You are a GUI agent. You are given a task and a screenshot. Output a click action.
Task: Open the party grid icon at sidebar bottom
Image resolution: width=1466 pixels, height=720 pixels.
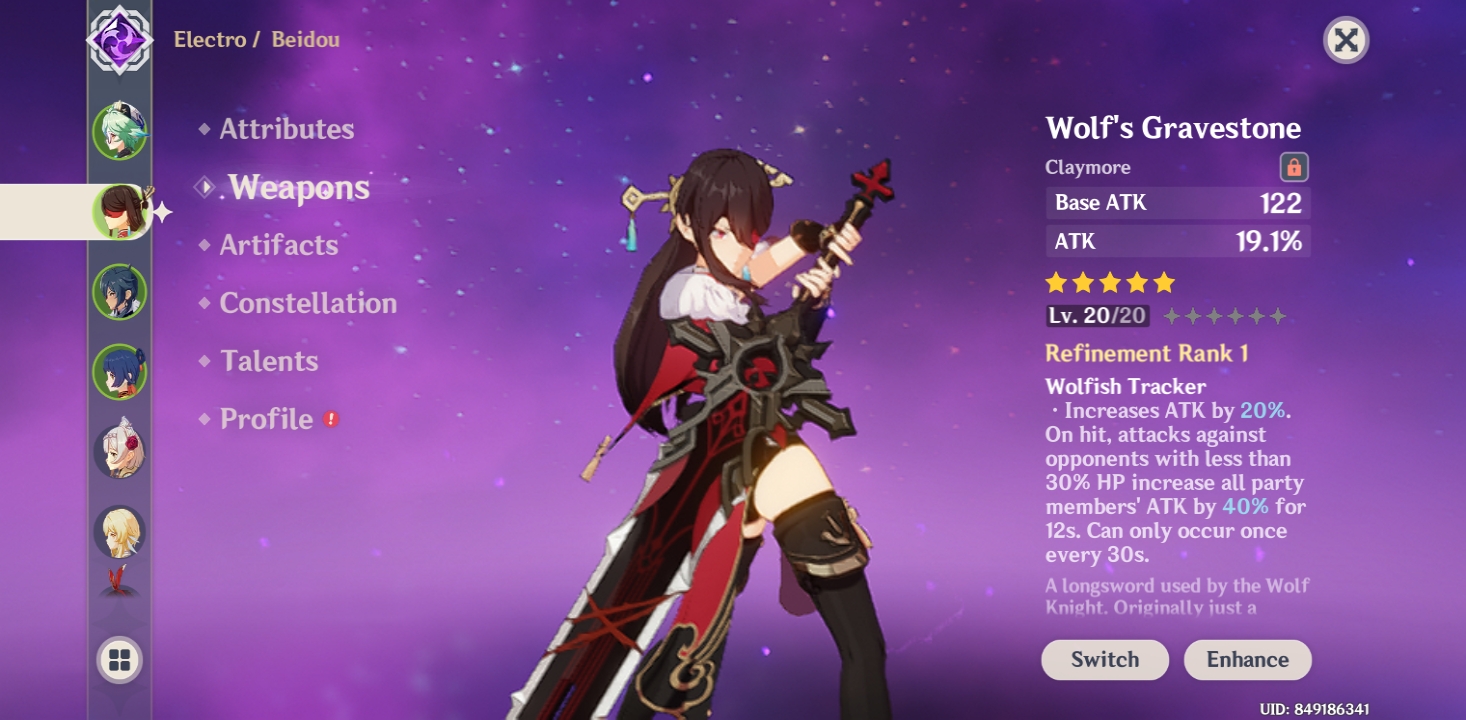click(x=119, y=657)
